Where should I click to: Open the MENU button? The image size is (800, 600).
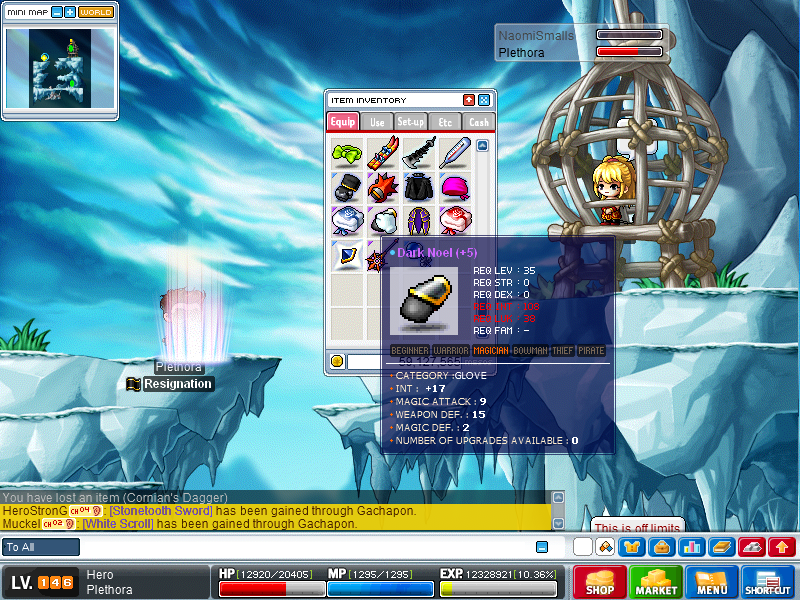pyautogui.click(x=712, y=582)
